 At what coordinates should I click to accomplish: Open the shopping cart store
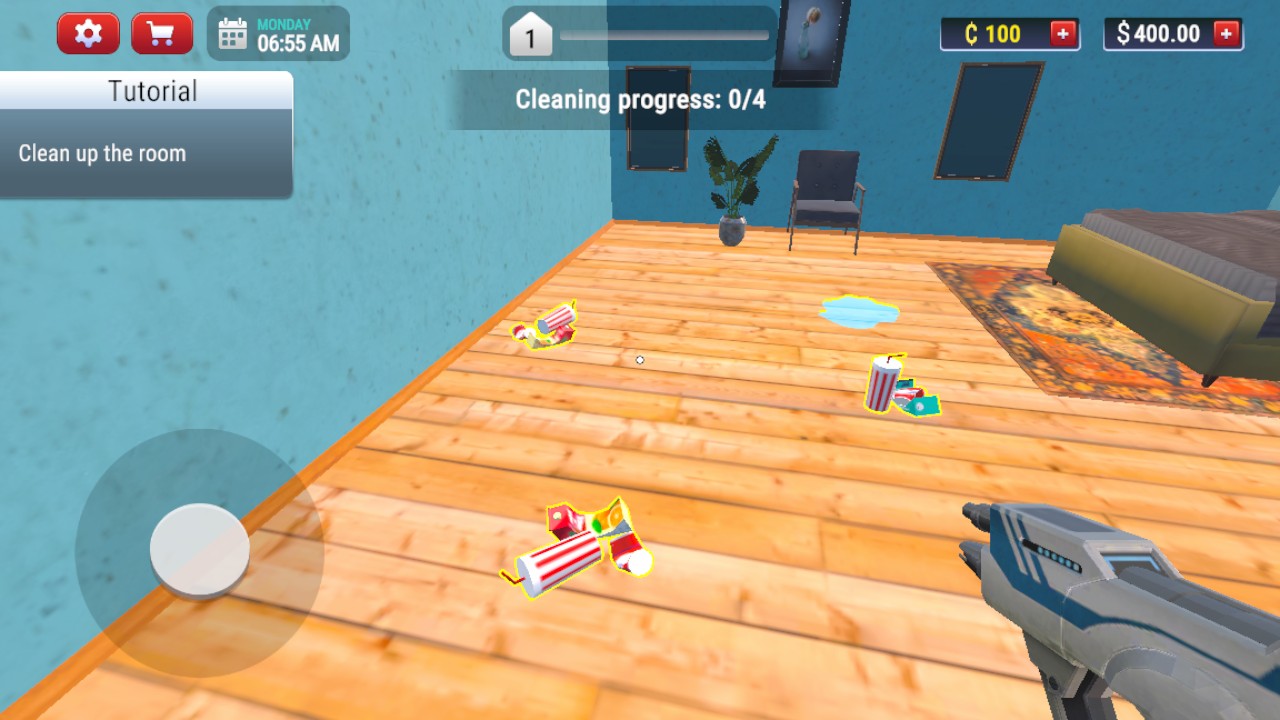point(161,34)
